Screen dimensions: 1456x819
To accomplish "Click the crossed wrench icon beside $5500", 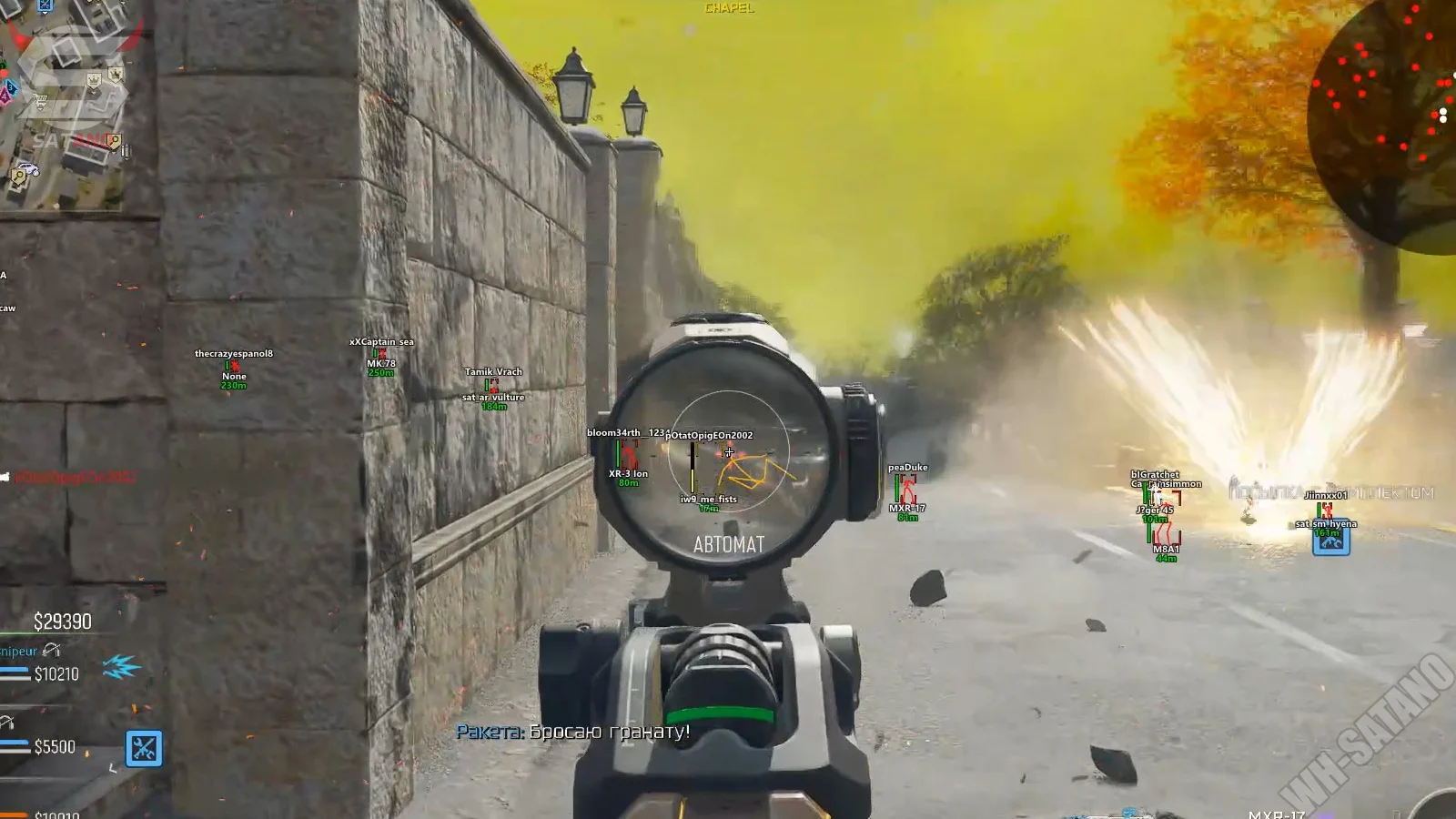I will tap(144, 749).
